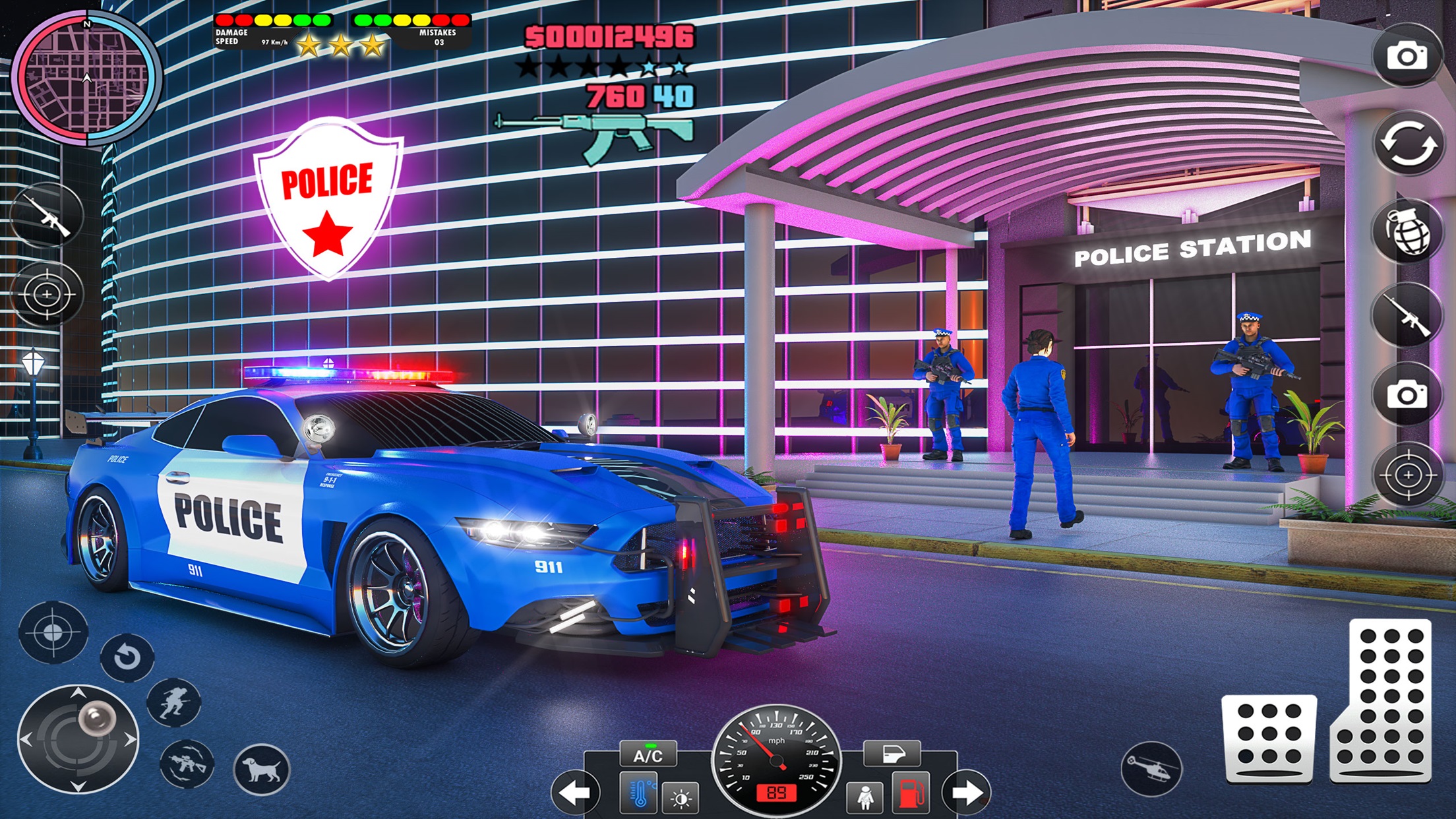Hit the shorter brake pedal
Viewport: 1456px width, 819px height.
point(1269,739)
